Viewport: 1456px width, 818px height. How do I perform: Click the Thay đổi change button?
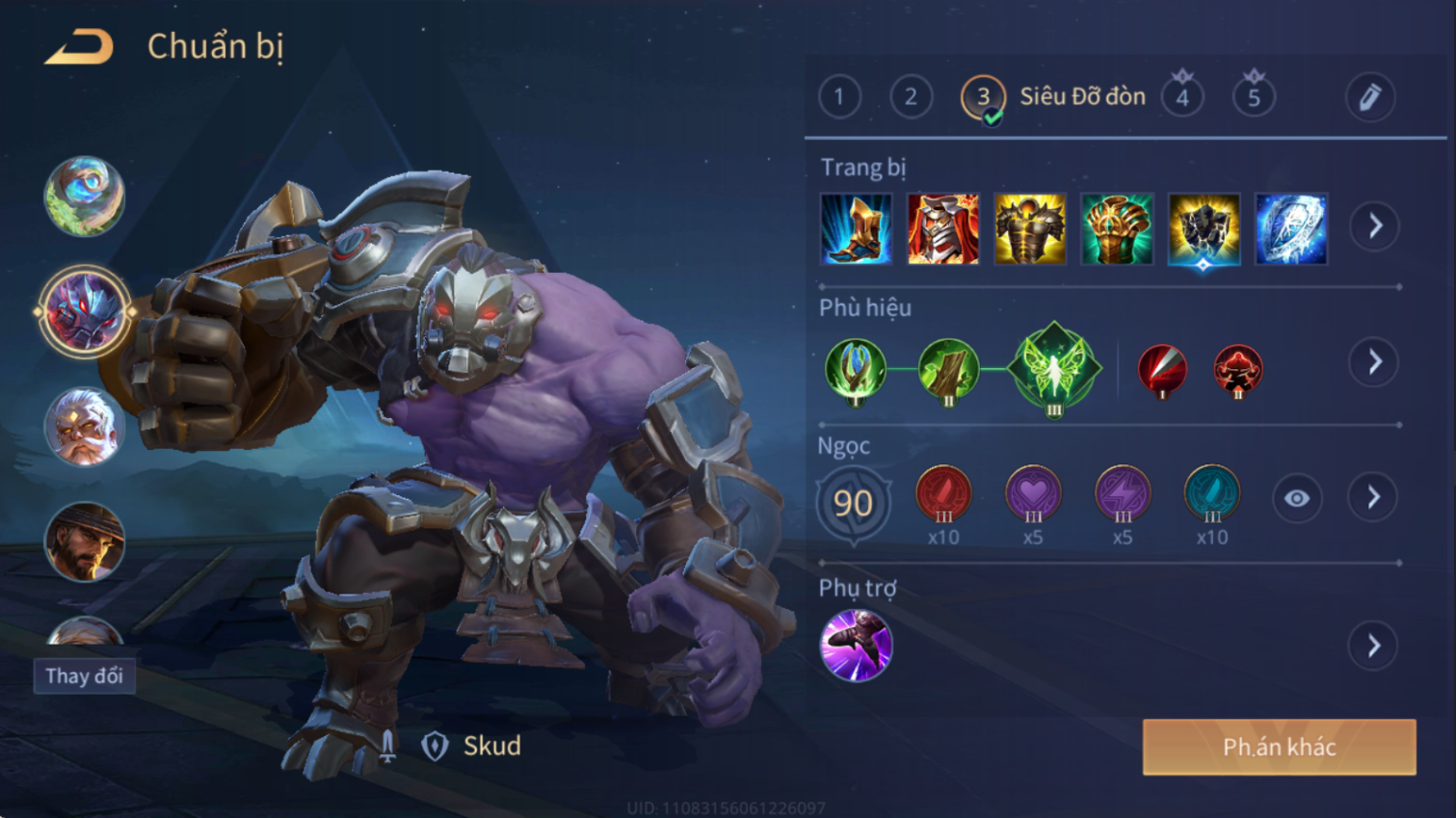pos(84,676)
